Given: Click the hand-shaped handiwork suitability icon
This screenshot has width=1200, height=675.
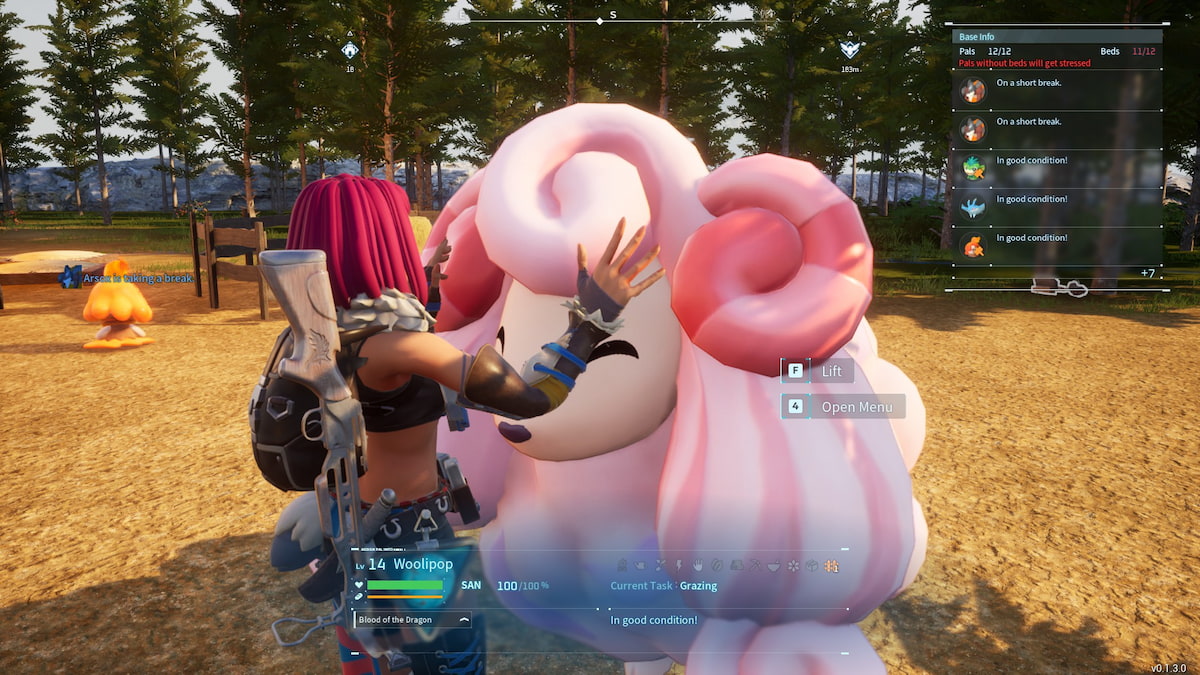Looking at the screenshot, I should 697,566.
